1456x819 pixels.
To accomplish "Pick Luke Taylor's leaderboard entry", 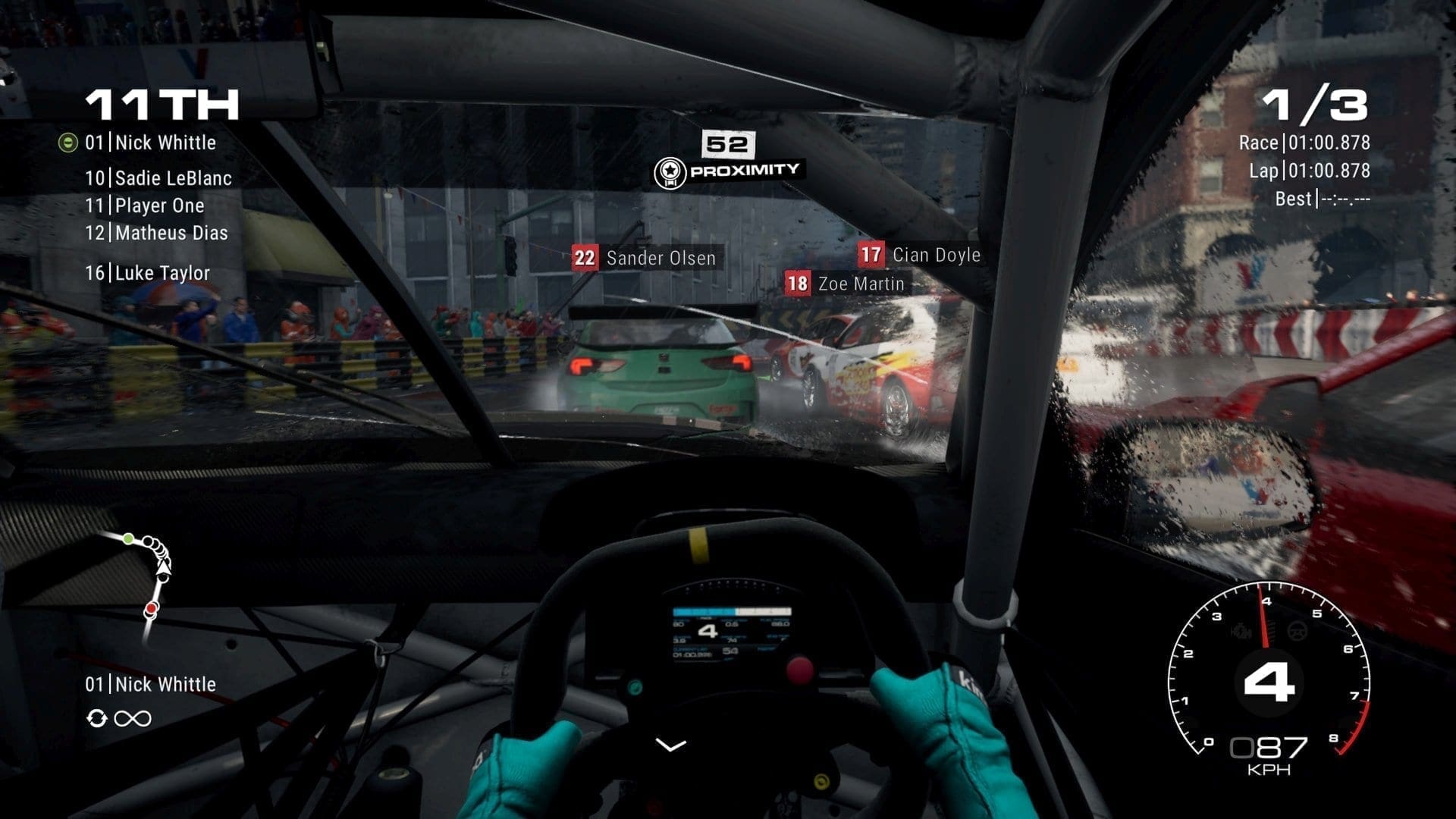I will pos(147,273).
